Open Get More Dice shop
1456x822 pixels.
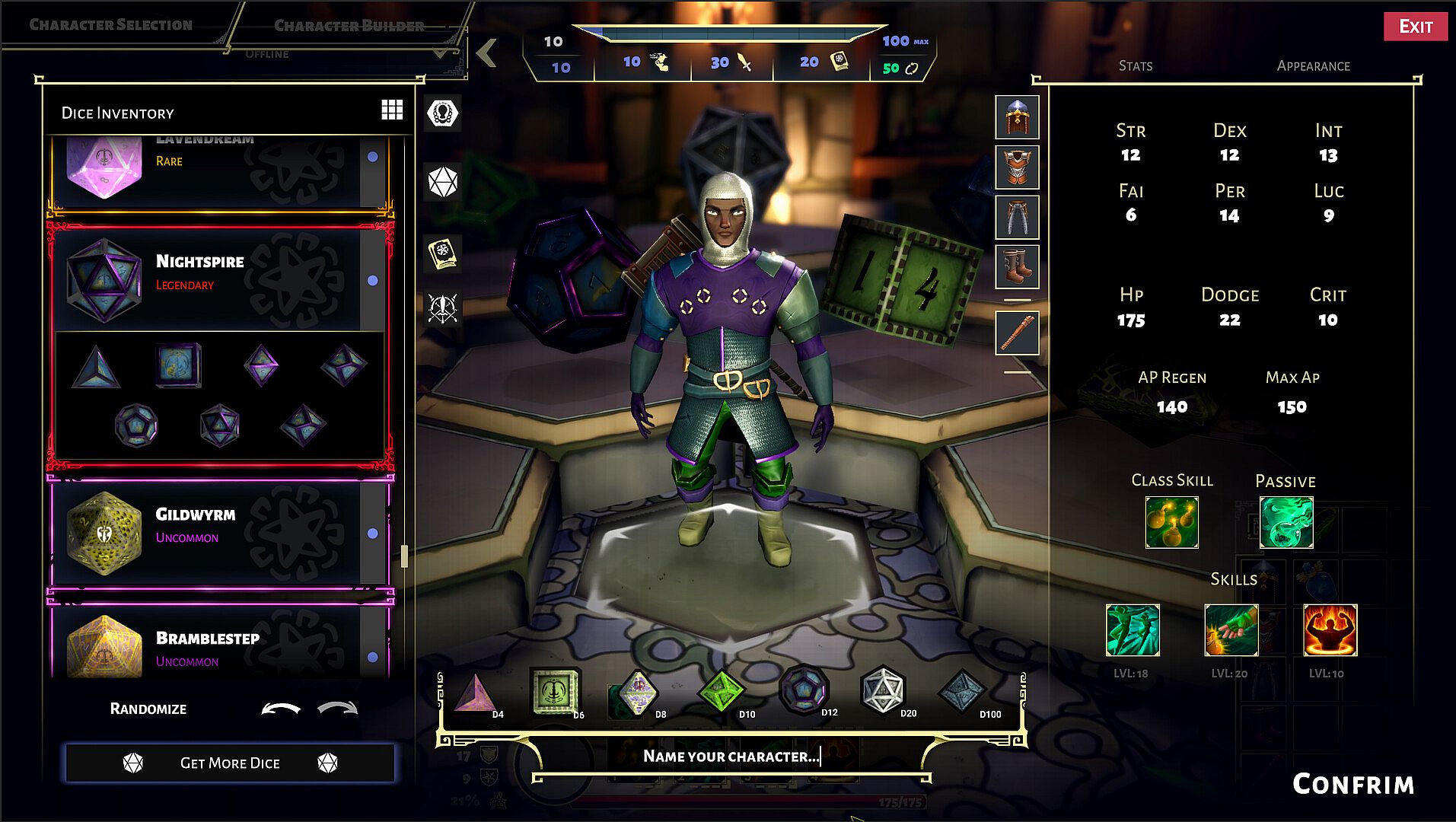point(230,763)
